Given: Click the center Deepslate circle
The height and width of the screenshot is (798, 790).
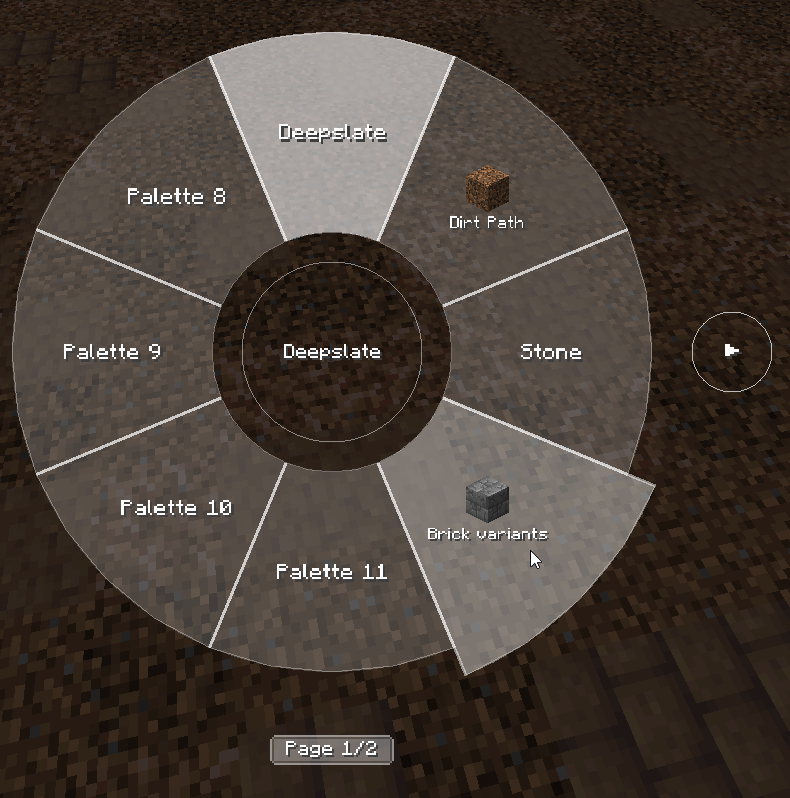Looking at the screenshot, I should coord(332,352).
